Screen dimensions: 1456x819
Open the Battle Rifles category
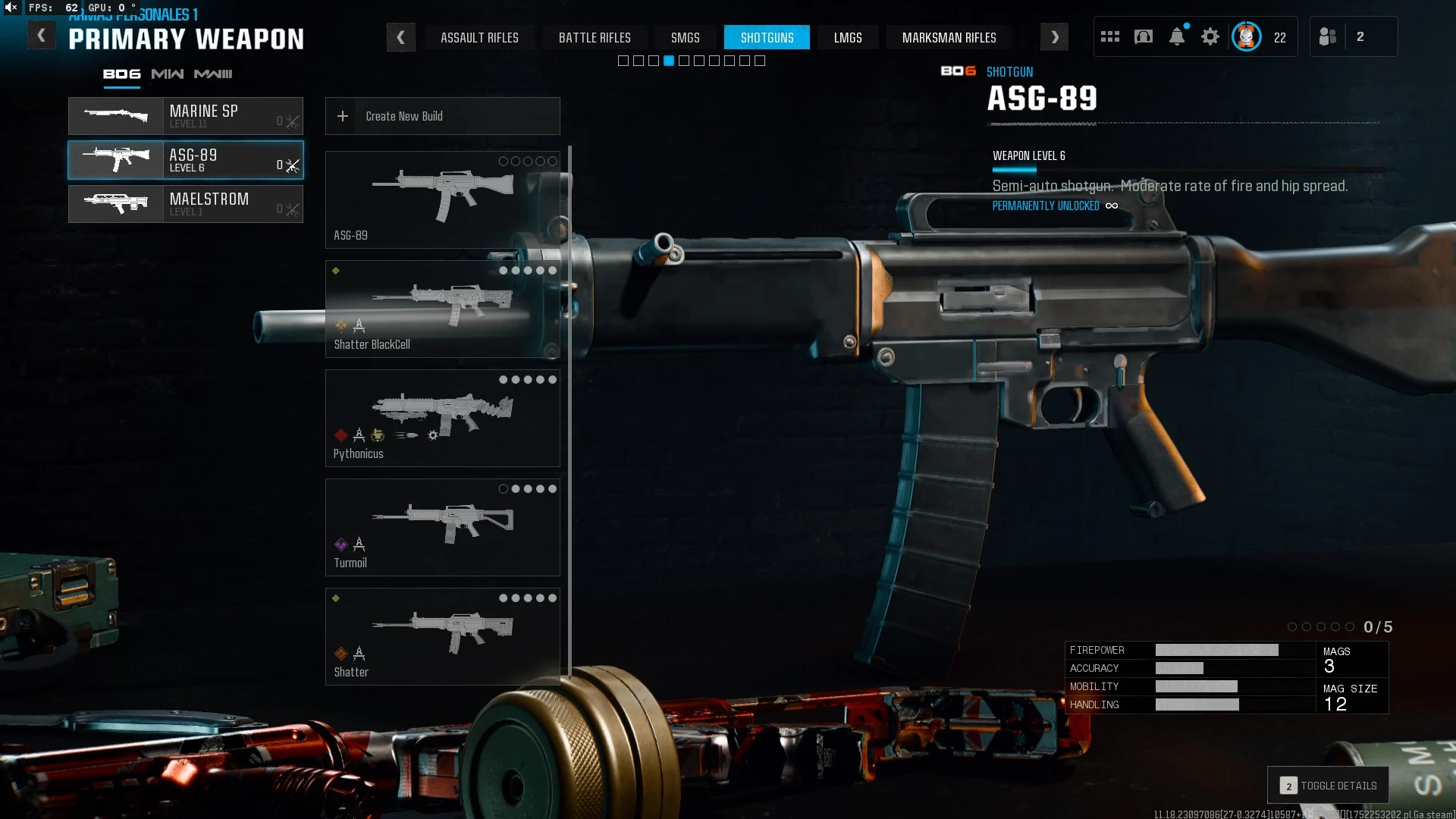(595, 37)
